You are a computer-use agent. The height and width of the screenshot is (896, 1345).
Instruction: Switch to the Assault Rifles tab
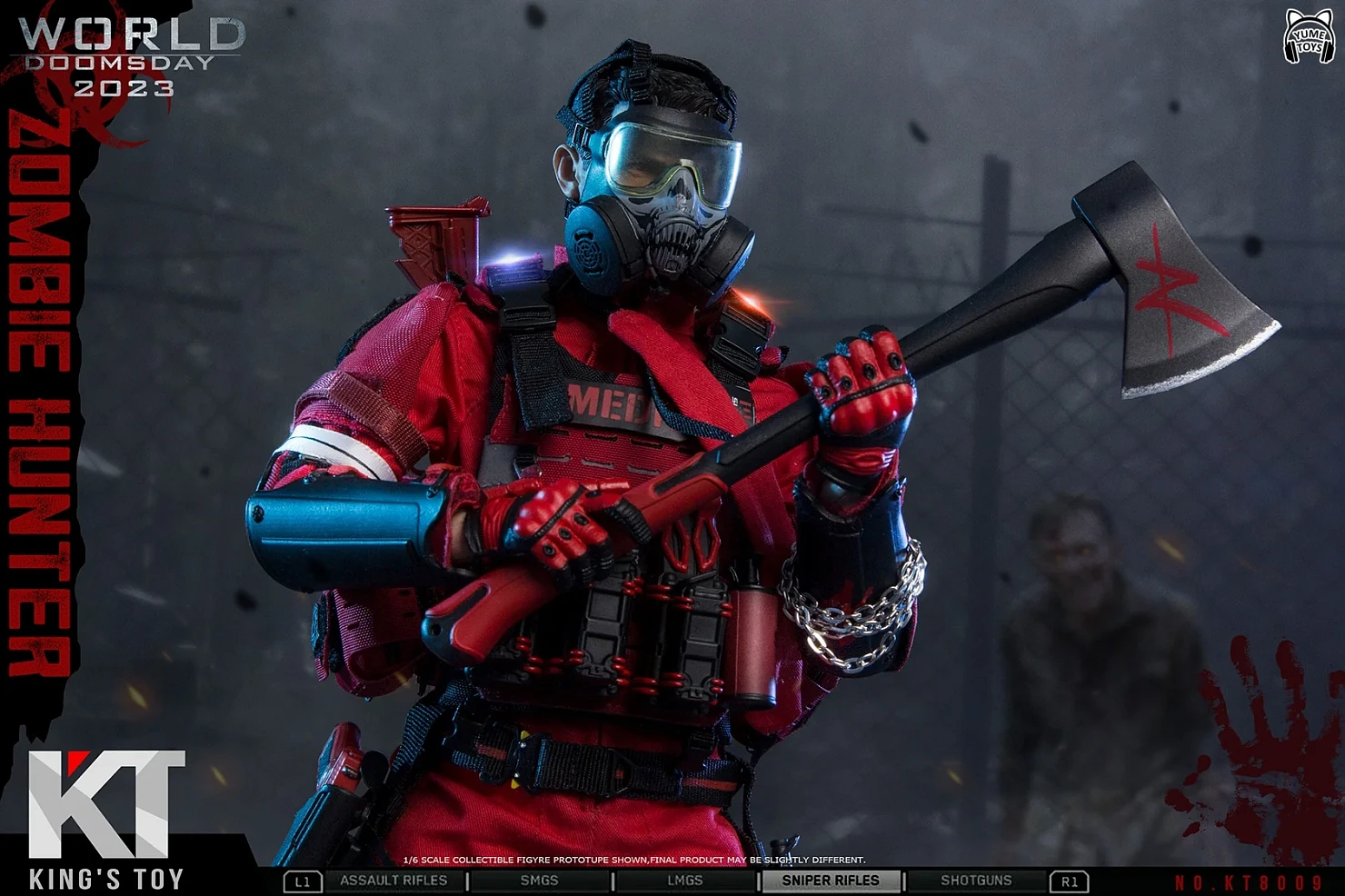[x=394, y=881]
